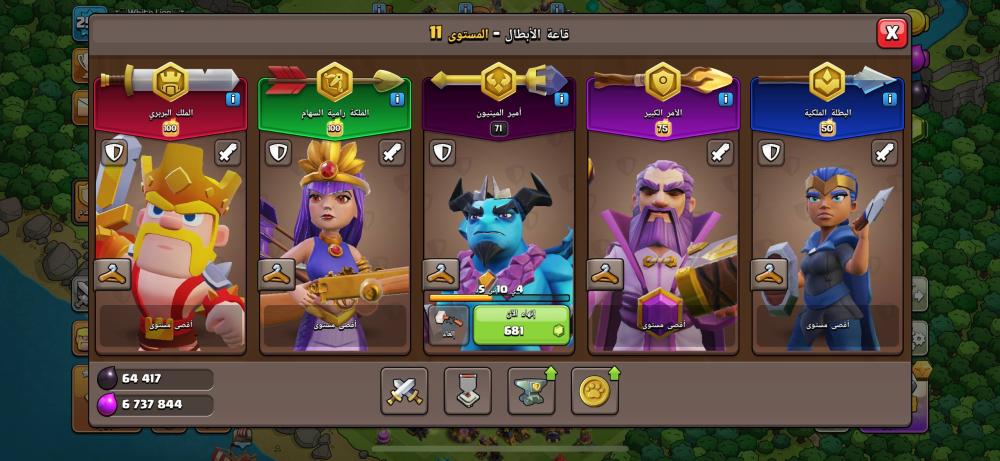This screenshot has height=461, width=1000.
Task: Select Barbarian King sword attack mode
Action: click(226, 153)
